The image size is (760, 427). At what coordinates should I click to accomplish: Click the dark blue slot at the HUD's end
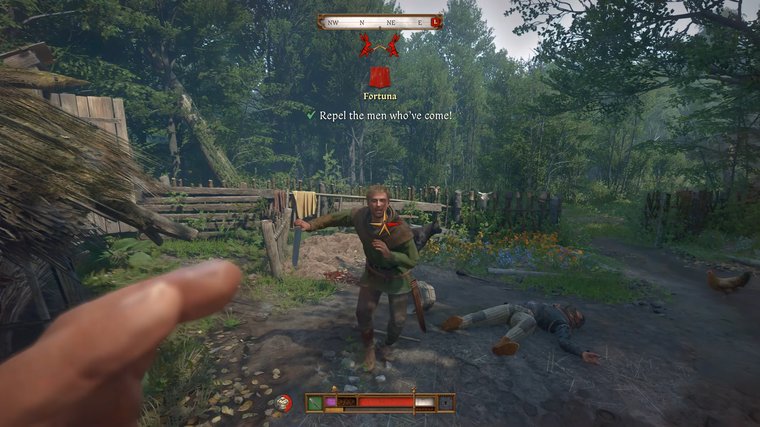coord(445,402)
